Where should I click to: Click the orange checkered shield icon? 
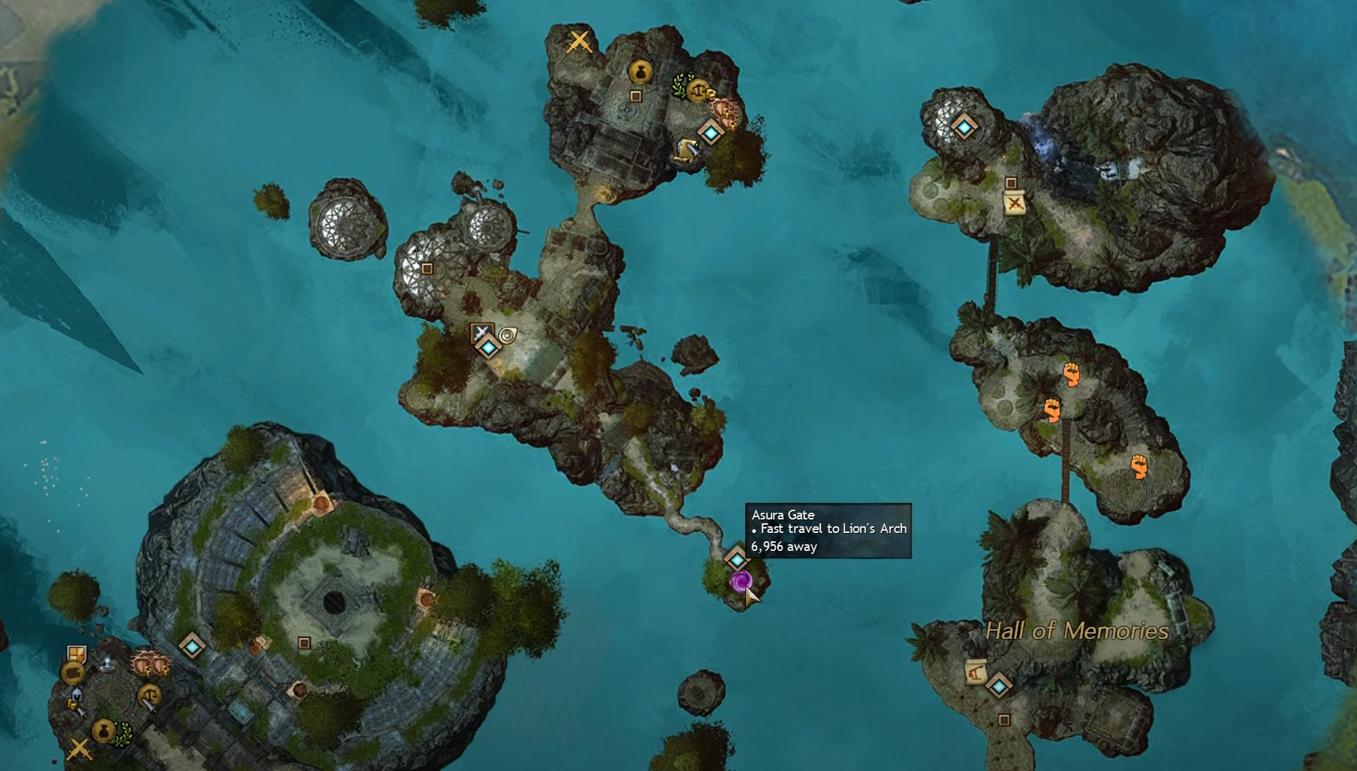point(76,656)
